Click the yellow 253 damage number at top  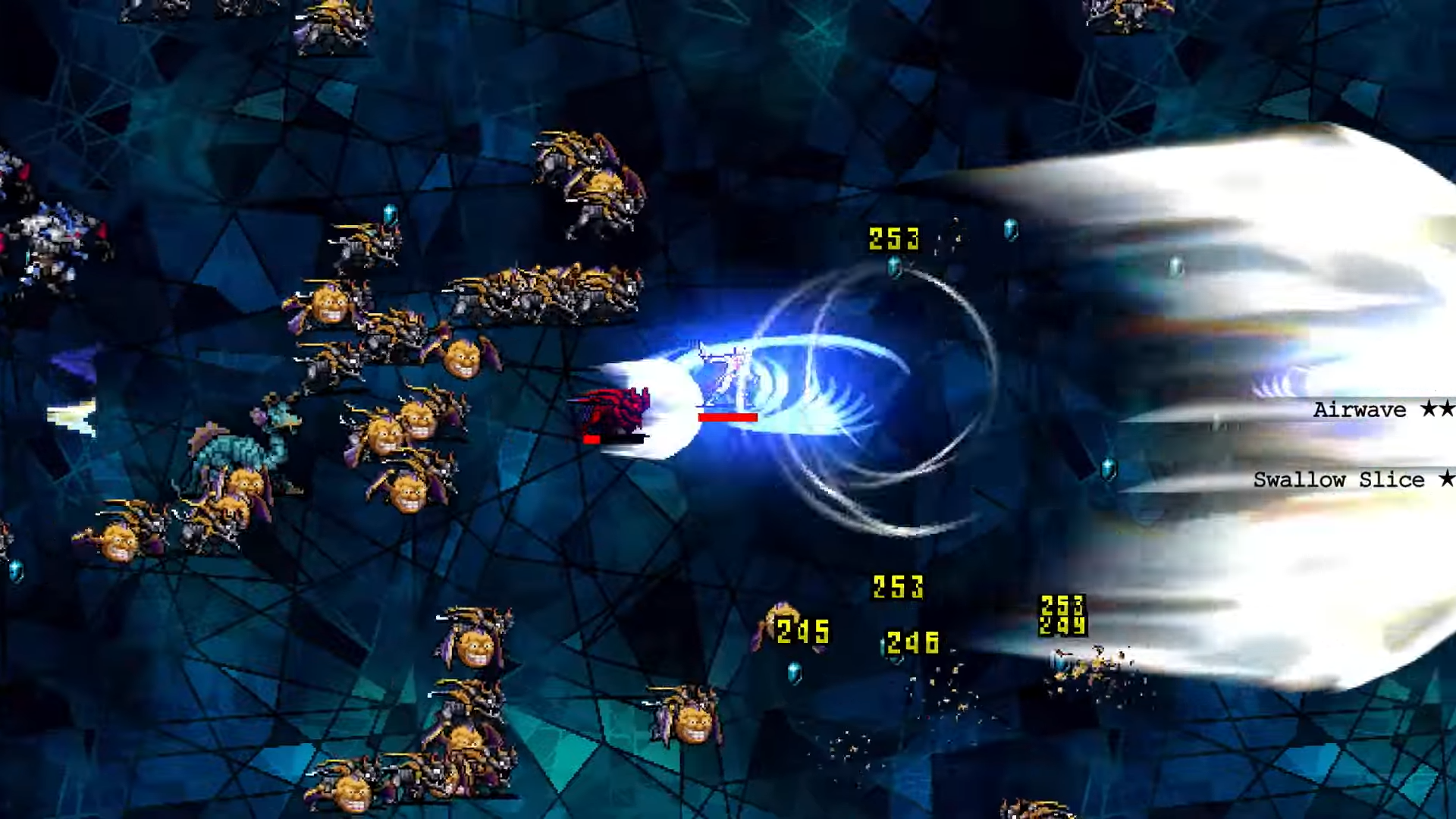(x=893, y=239)
